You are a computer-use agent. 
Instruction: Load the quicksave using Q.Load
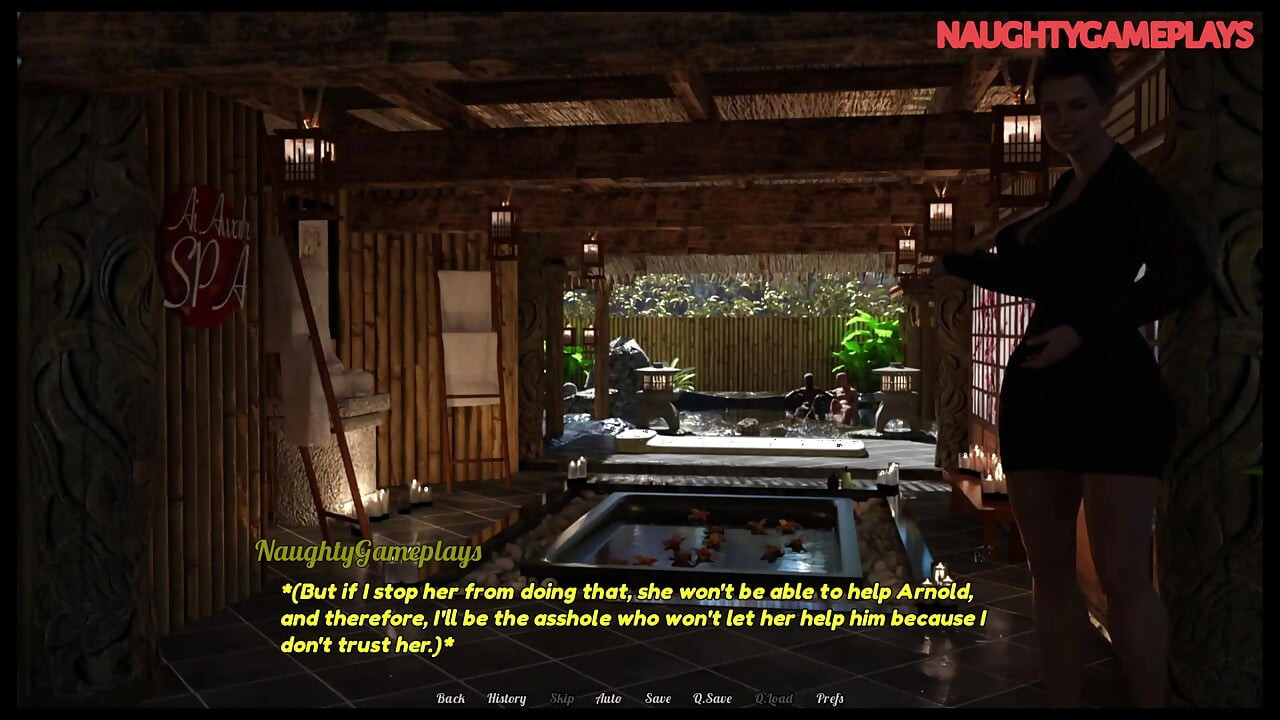pos(774,699)
